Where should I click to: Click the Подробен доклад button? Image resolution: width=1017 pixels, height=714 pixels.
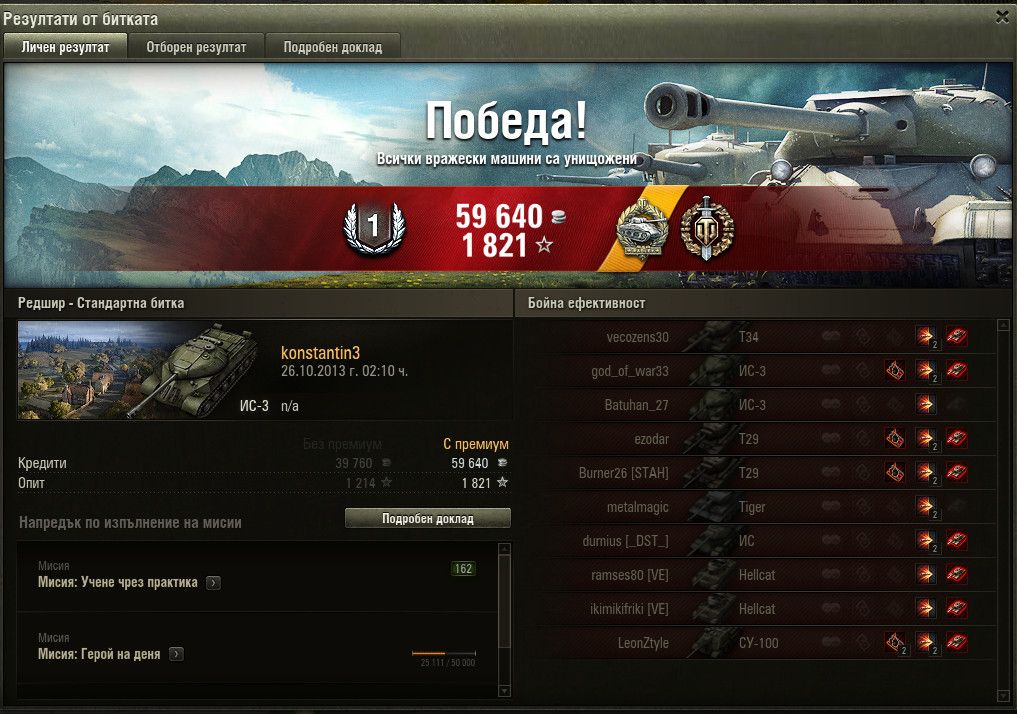pos(427,519)
